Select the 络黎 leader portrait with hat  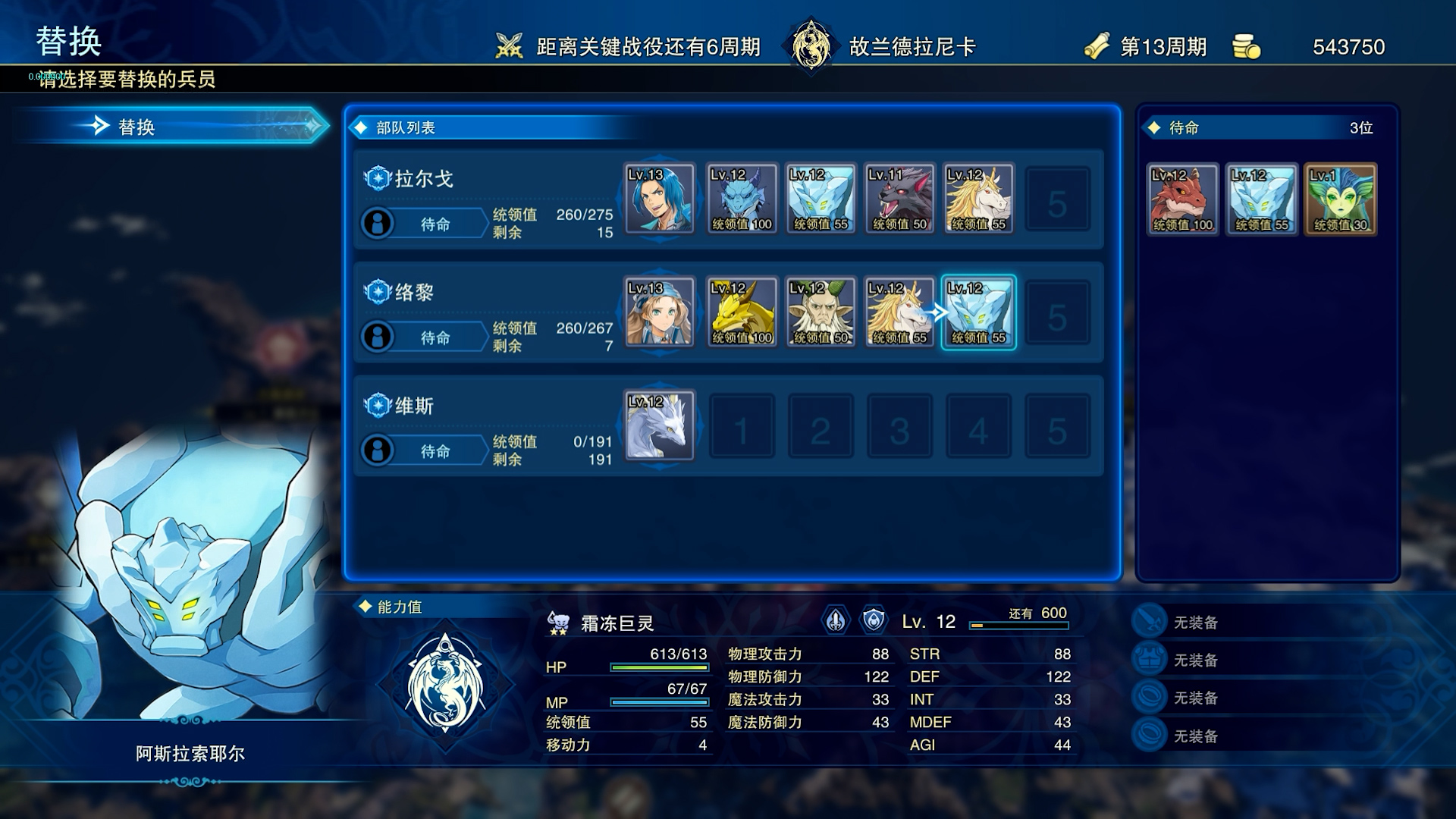(x=659, y=312)
